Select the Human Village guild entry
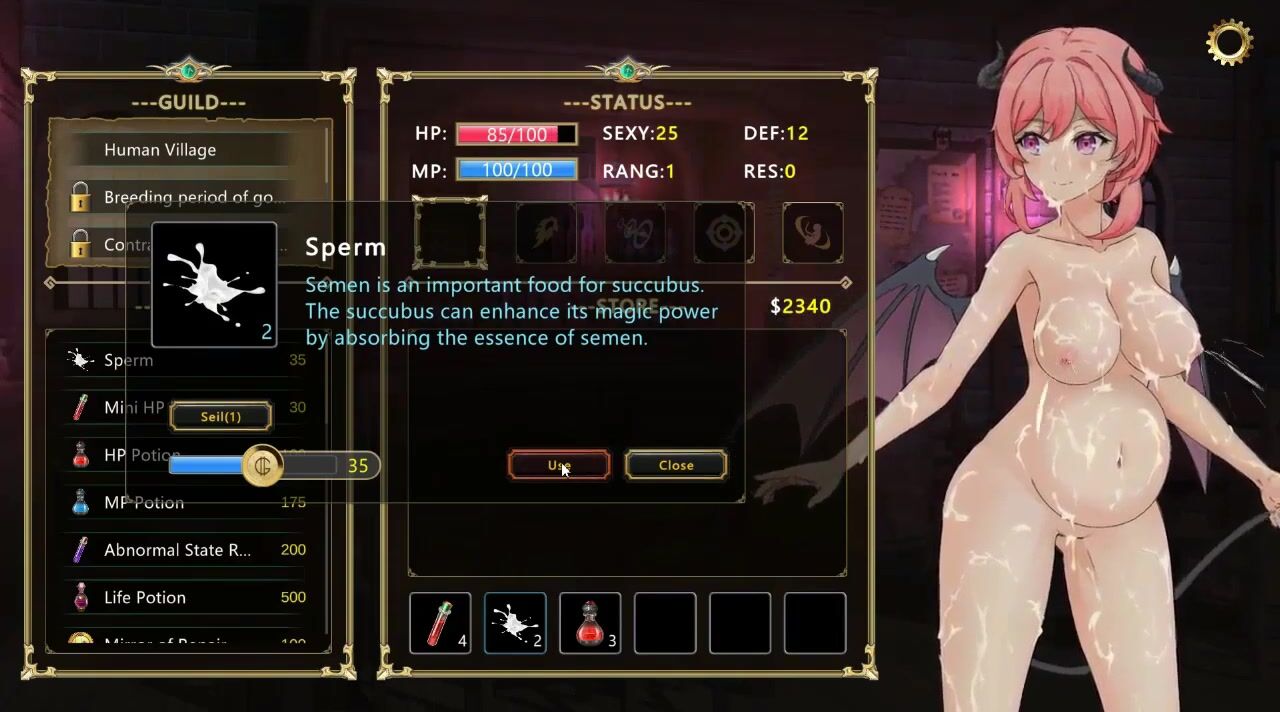Screen dimensions: 1280x712 click(x=160, y=150)
